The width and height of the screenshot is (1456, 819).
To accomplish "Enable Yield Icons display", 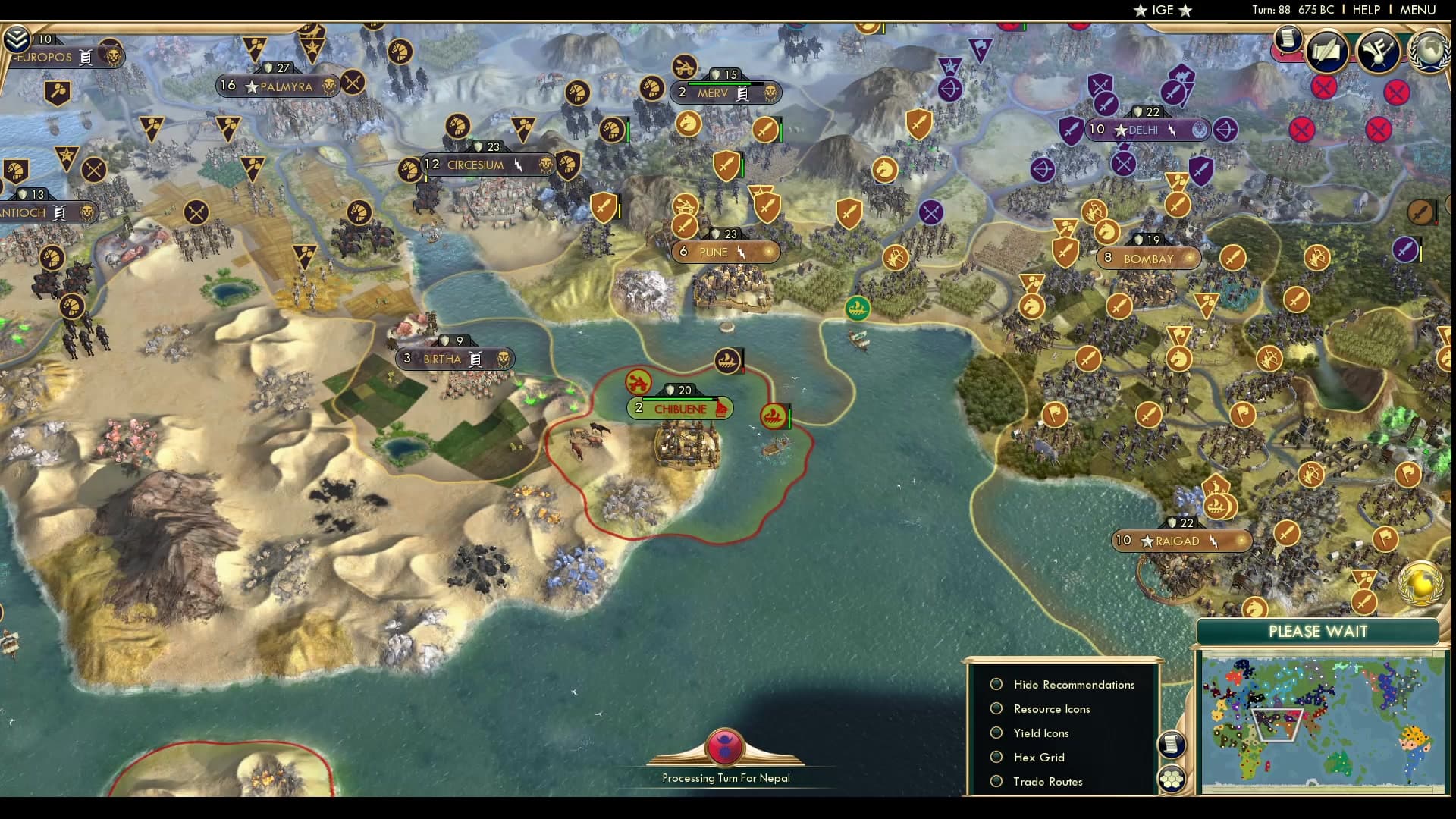I will [996, 733].
